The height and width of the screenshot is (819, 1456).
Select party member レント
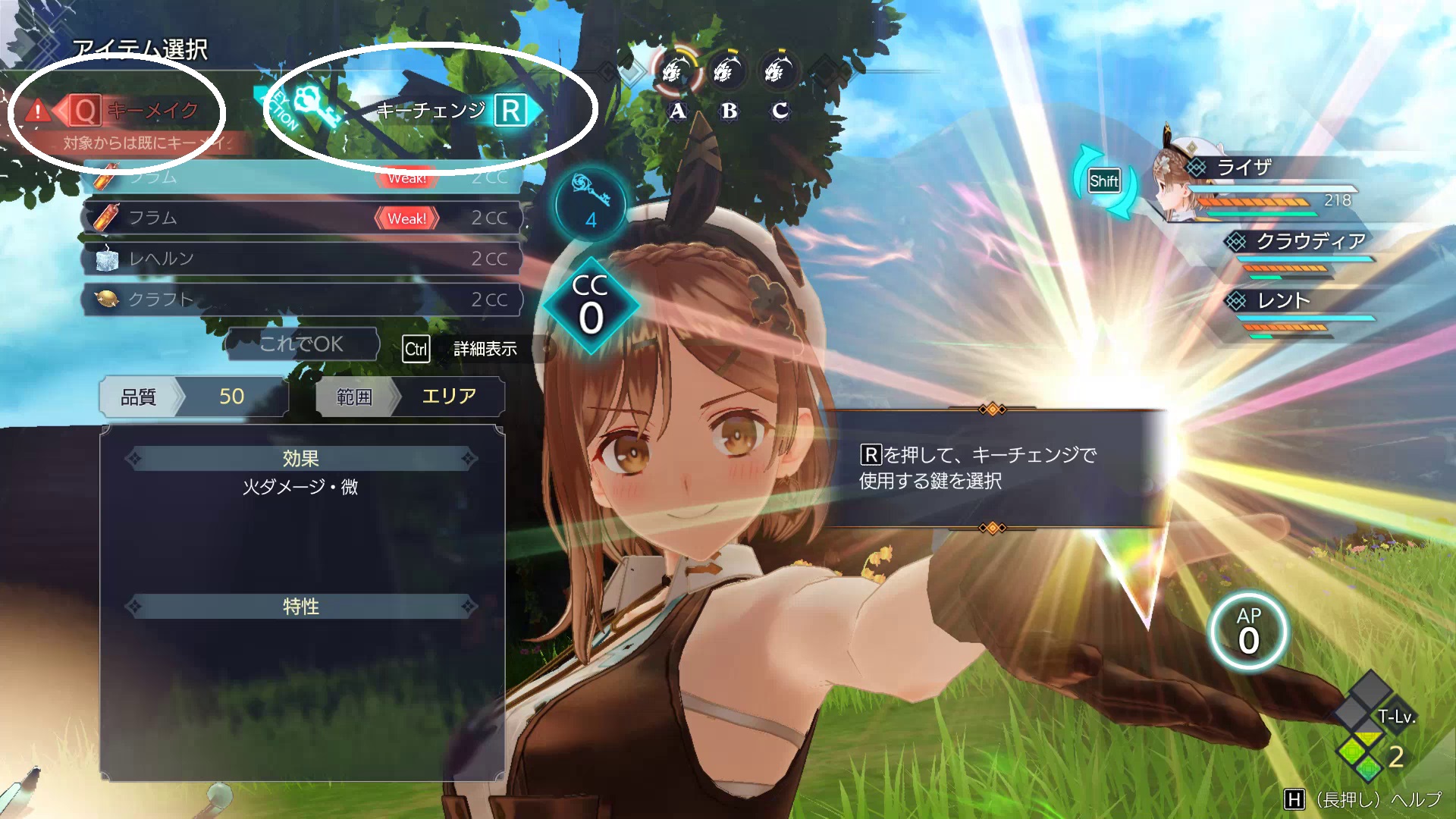pyautogui.click(x=1289, y=302)
